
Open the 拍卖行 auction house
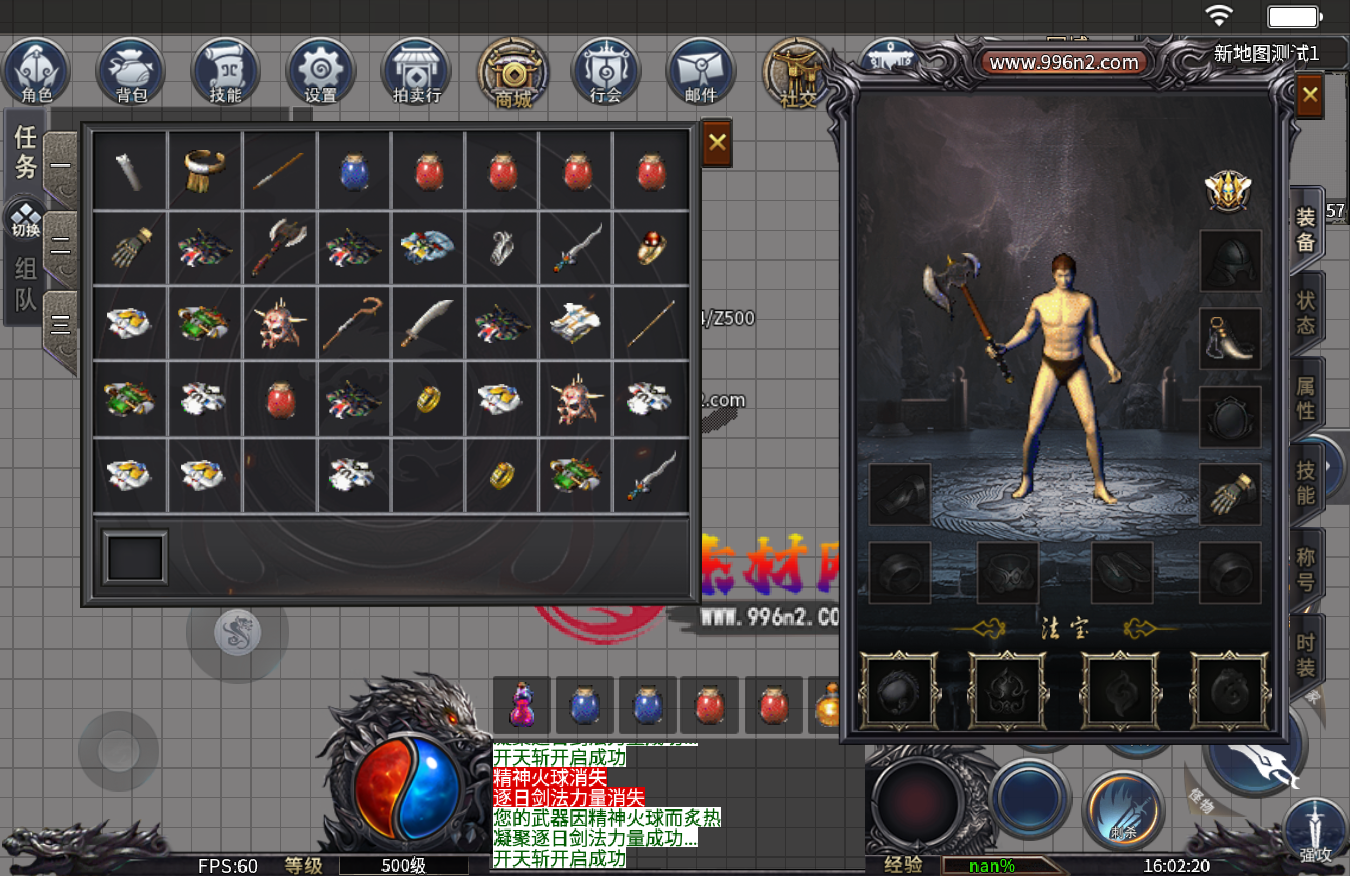click(x=417, y=72)
